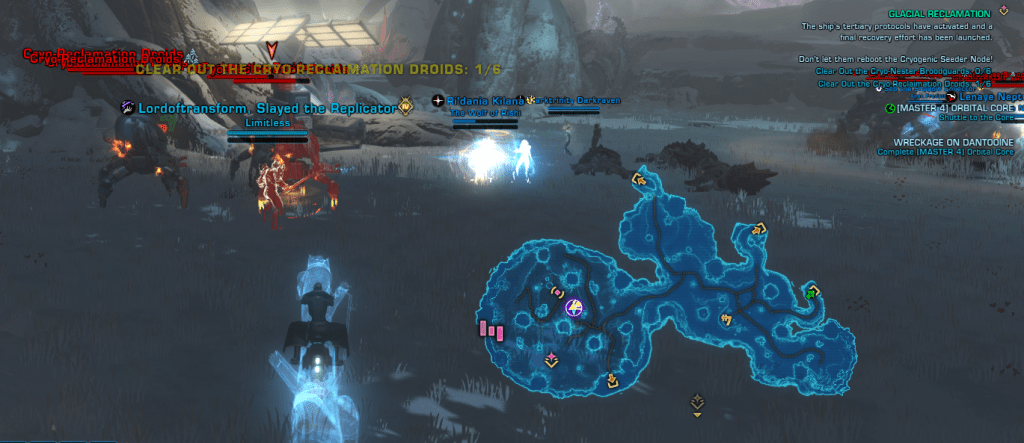
Task: Select the pink bars marker on the map
Action: [491, 329]
